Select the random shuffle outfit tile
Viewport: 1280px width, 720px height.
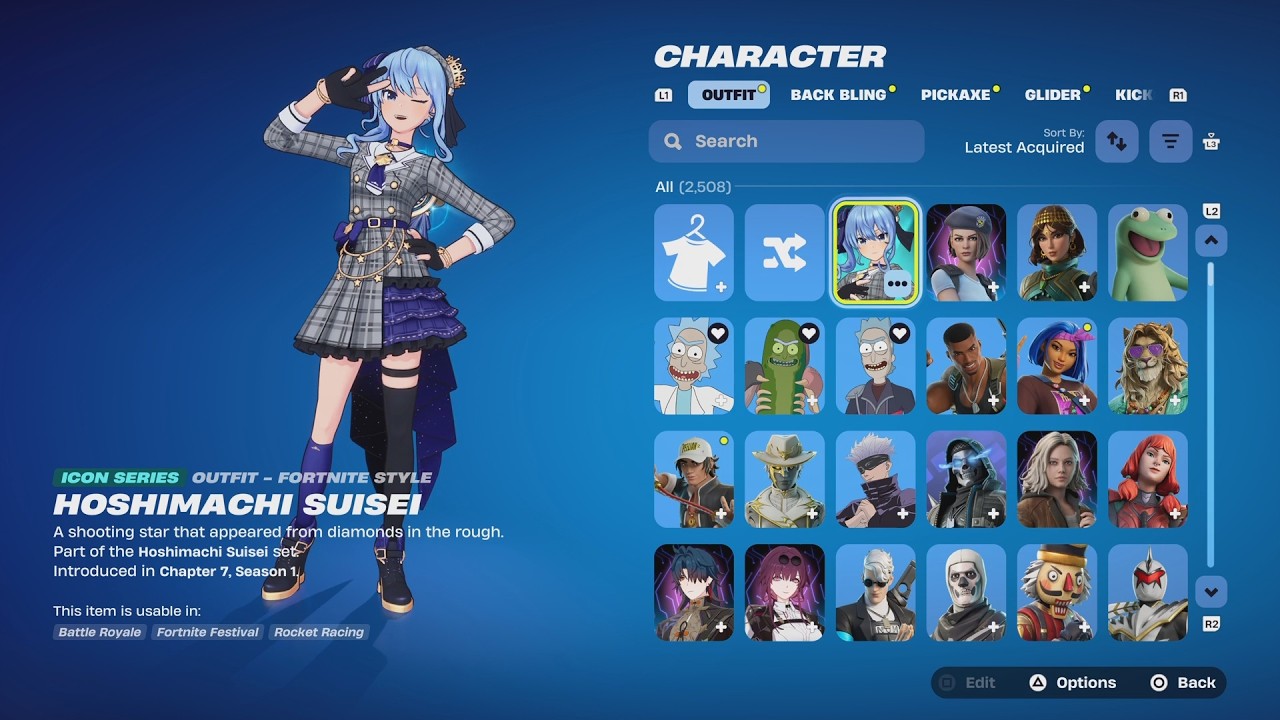coord(785,253)
